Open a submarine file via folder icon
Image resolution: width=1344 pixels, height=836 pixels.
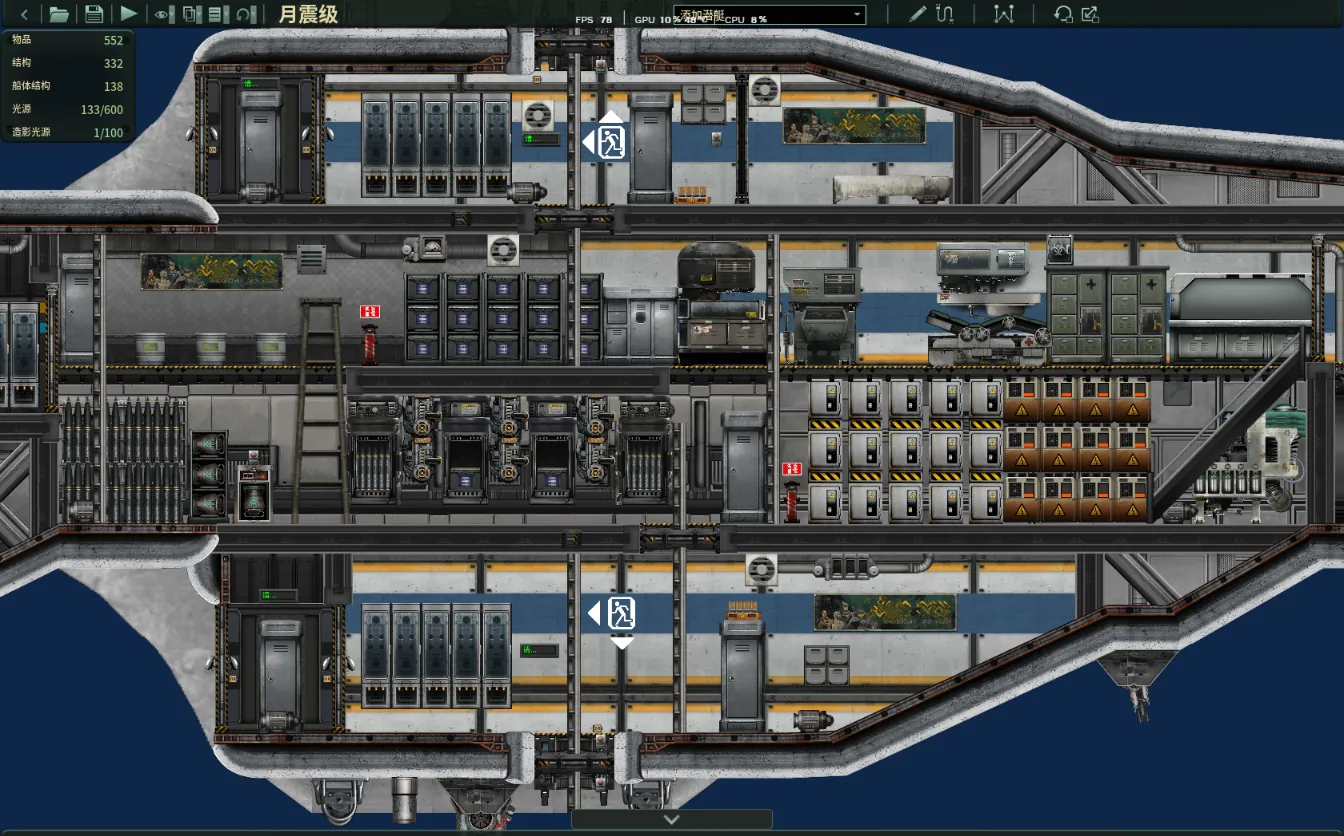point(59,14)
